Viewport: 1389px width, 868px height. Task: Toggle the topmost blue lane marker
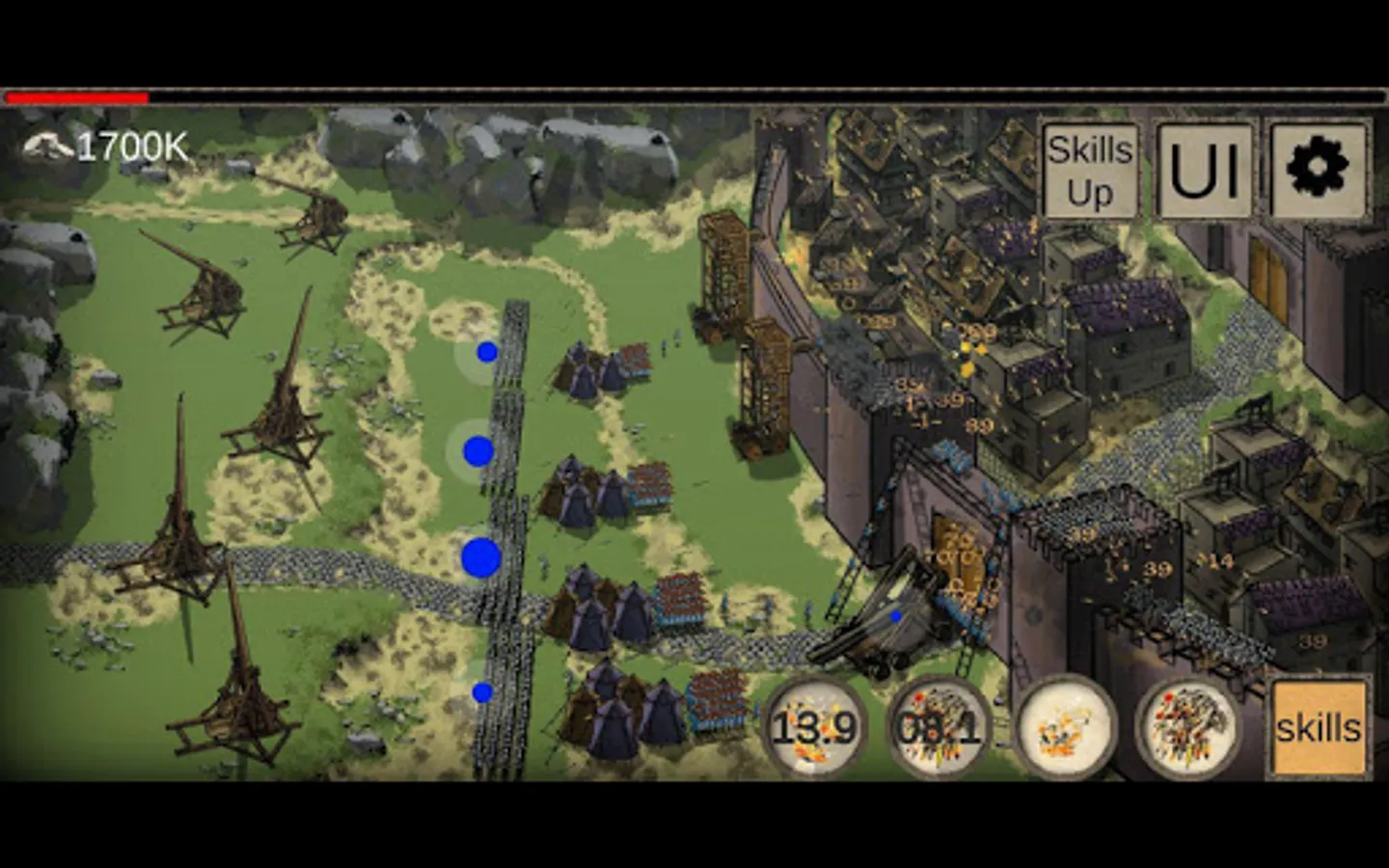point(486,354)
